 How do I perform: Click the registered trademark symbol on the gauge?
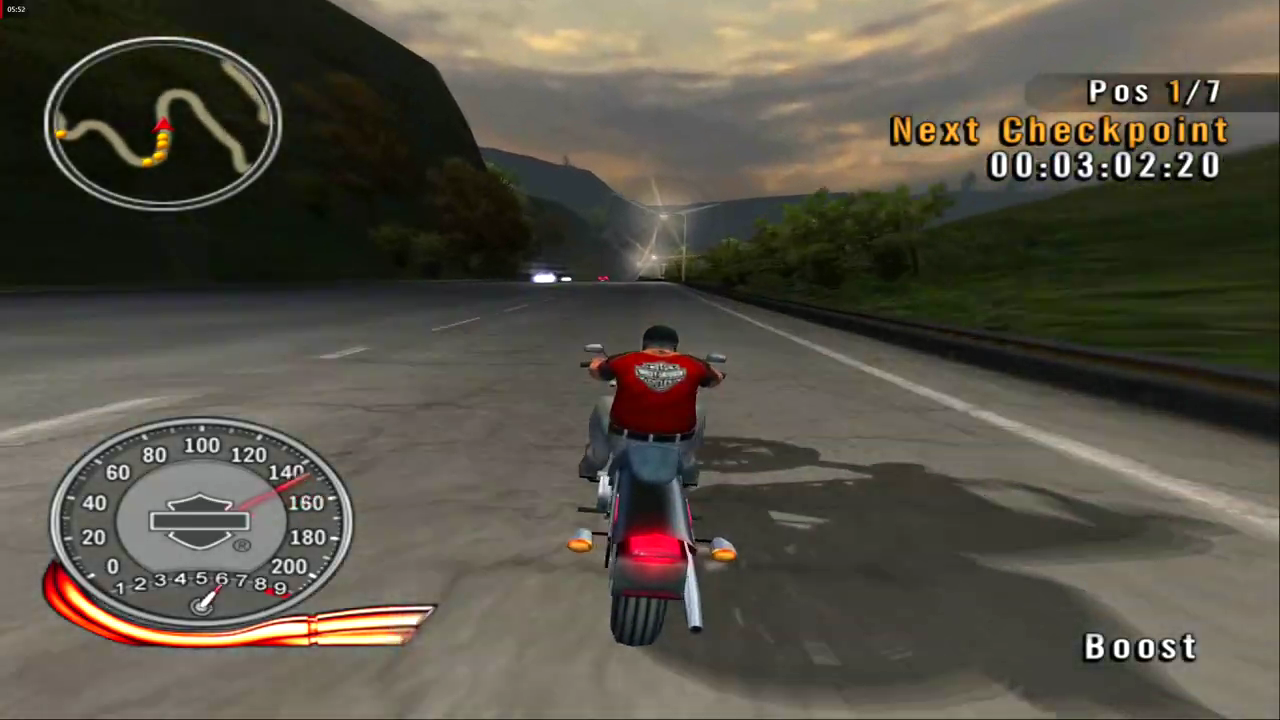click(241, 546)
